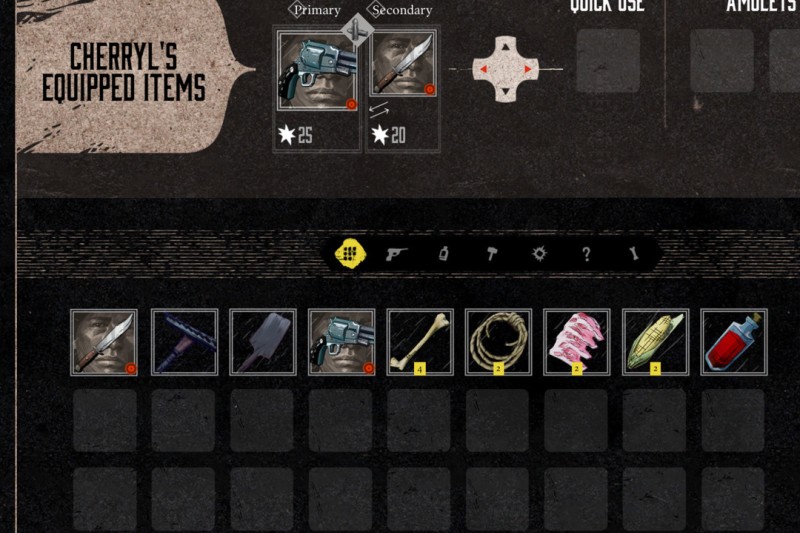Viewport: 800px width, 533px height.
Task: Select the primary revolver equipment slot
Action: pos(317,71)
